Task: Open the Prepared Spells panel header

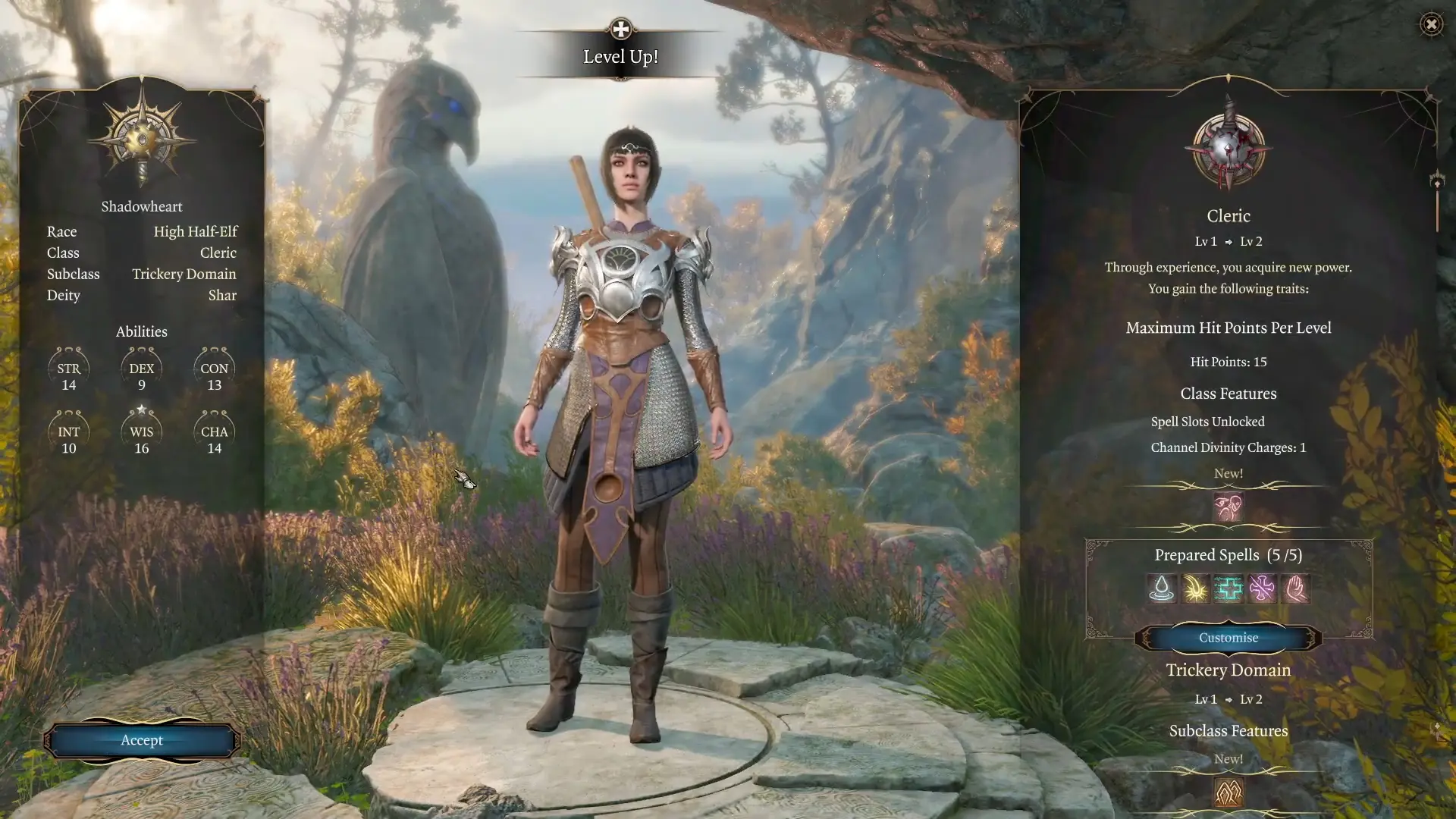Action: pyautogui.click(x=1228, y=554)
